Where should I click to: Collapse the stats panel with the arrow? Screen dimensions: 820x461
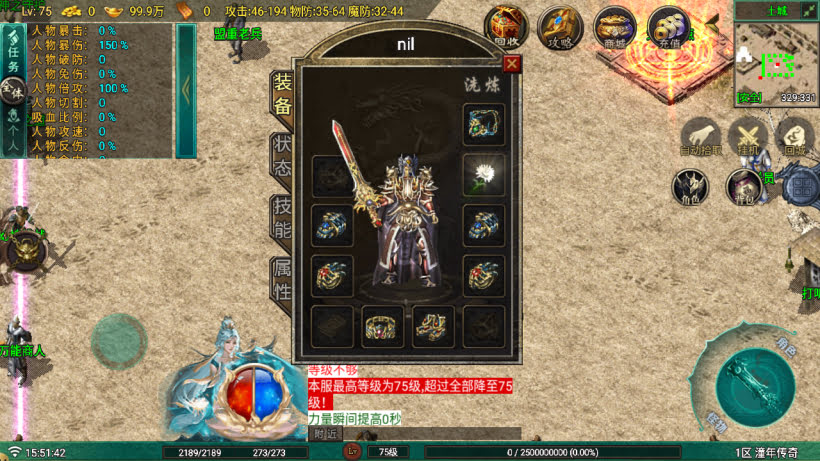(186, 90)
